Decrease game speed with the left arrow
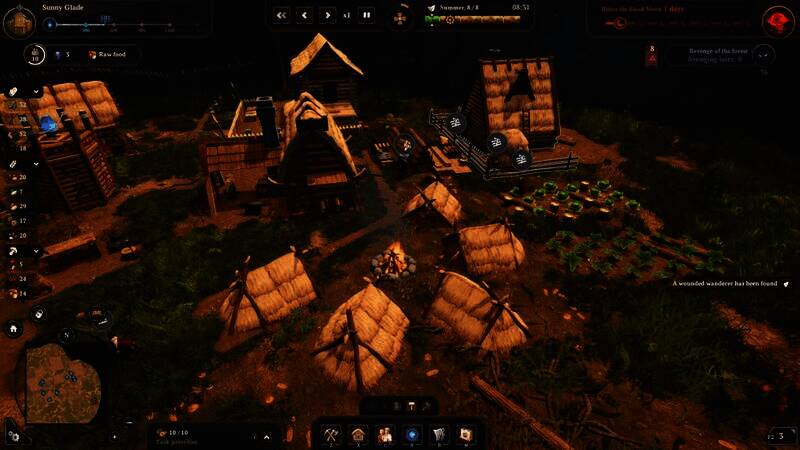The image size is (800, 450). coord(305,15)
